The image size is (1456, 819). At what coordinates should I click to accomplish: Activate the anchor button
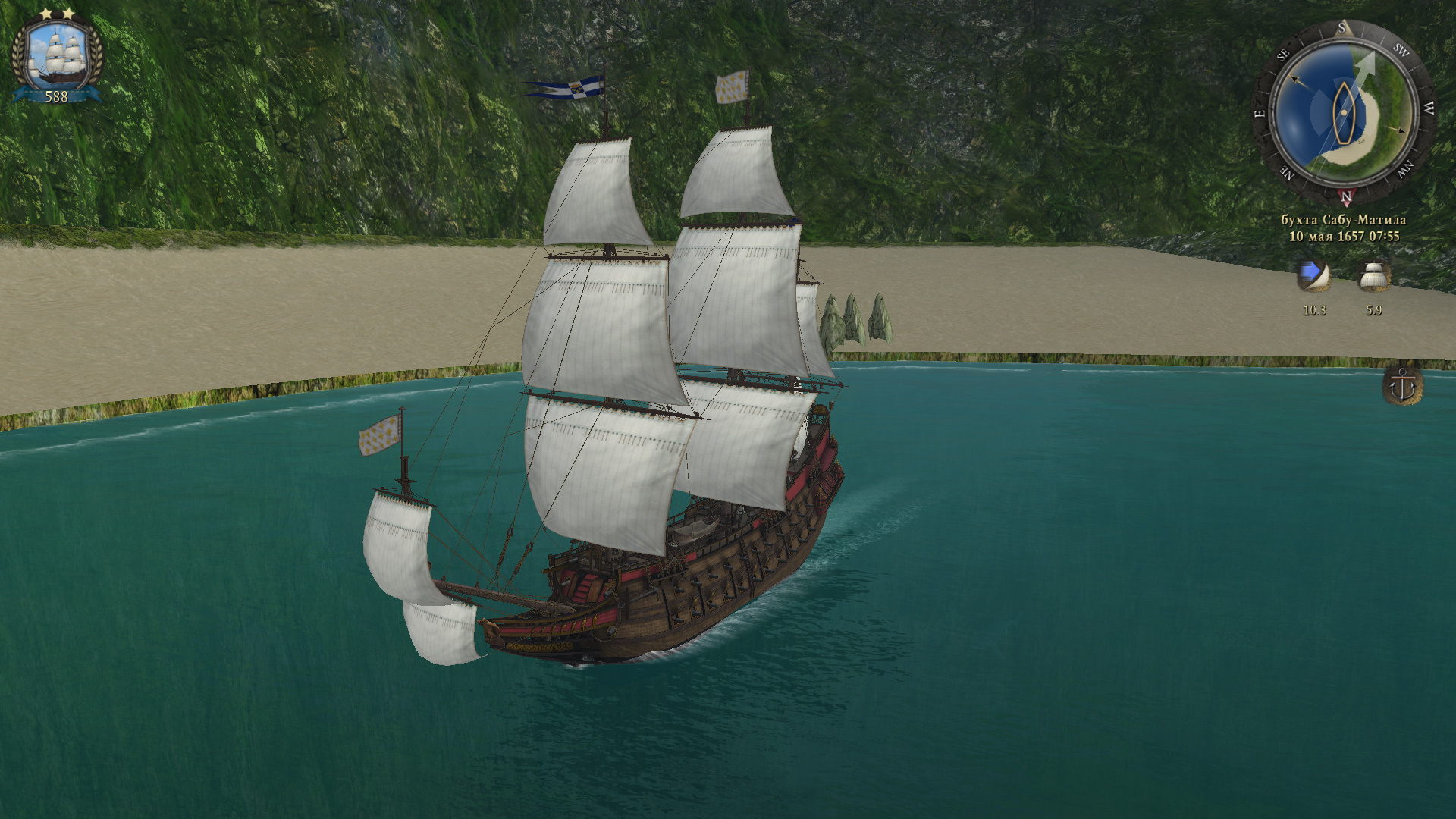(x=1402, y=386)
